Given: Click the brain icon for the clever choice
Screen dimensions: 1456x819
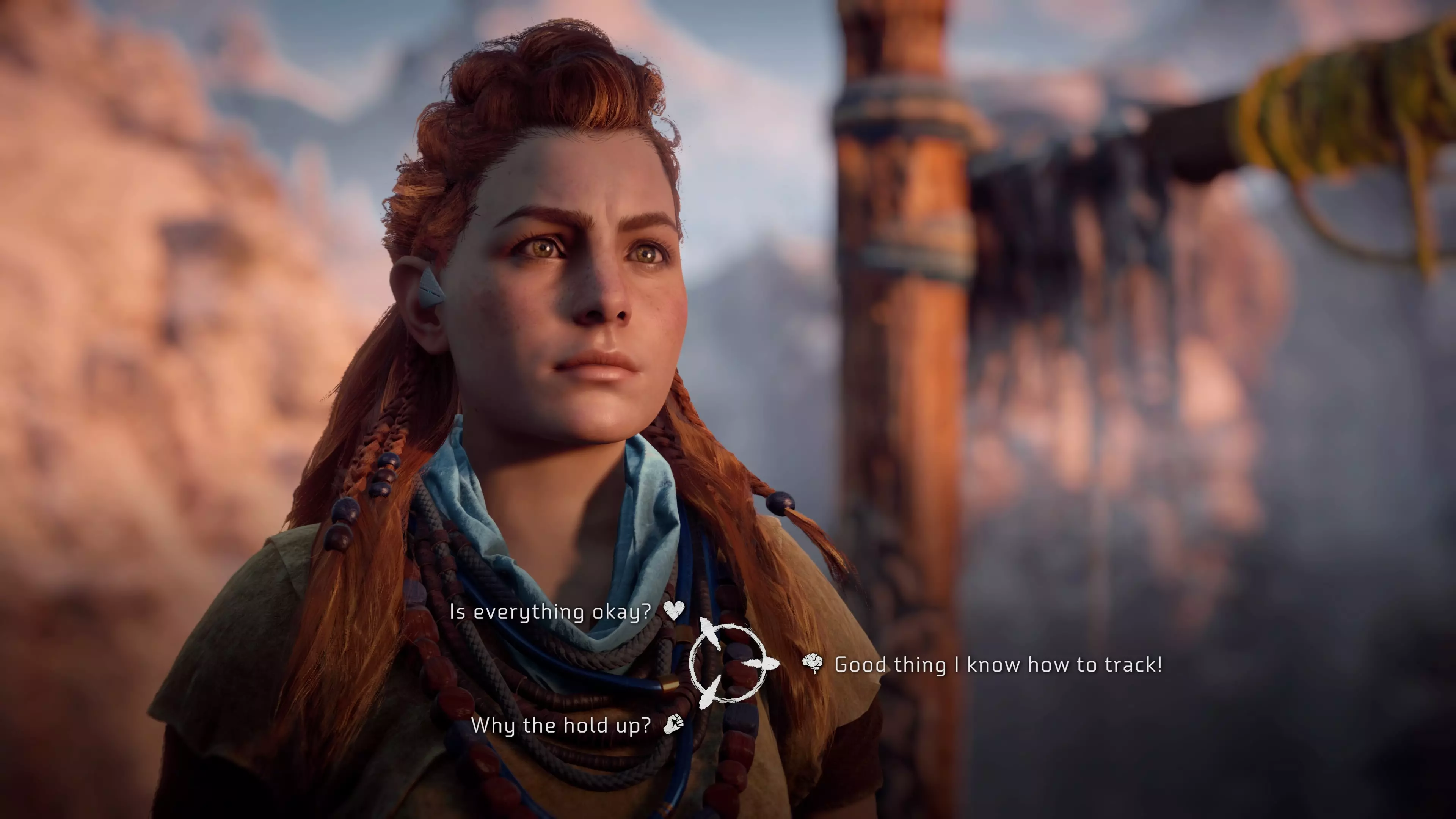Looking at the screenshot, I should point(813,664).
